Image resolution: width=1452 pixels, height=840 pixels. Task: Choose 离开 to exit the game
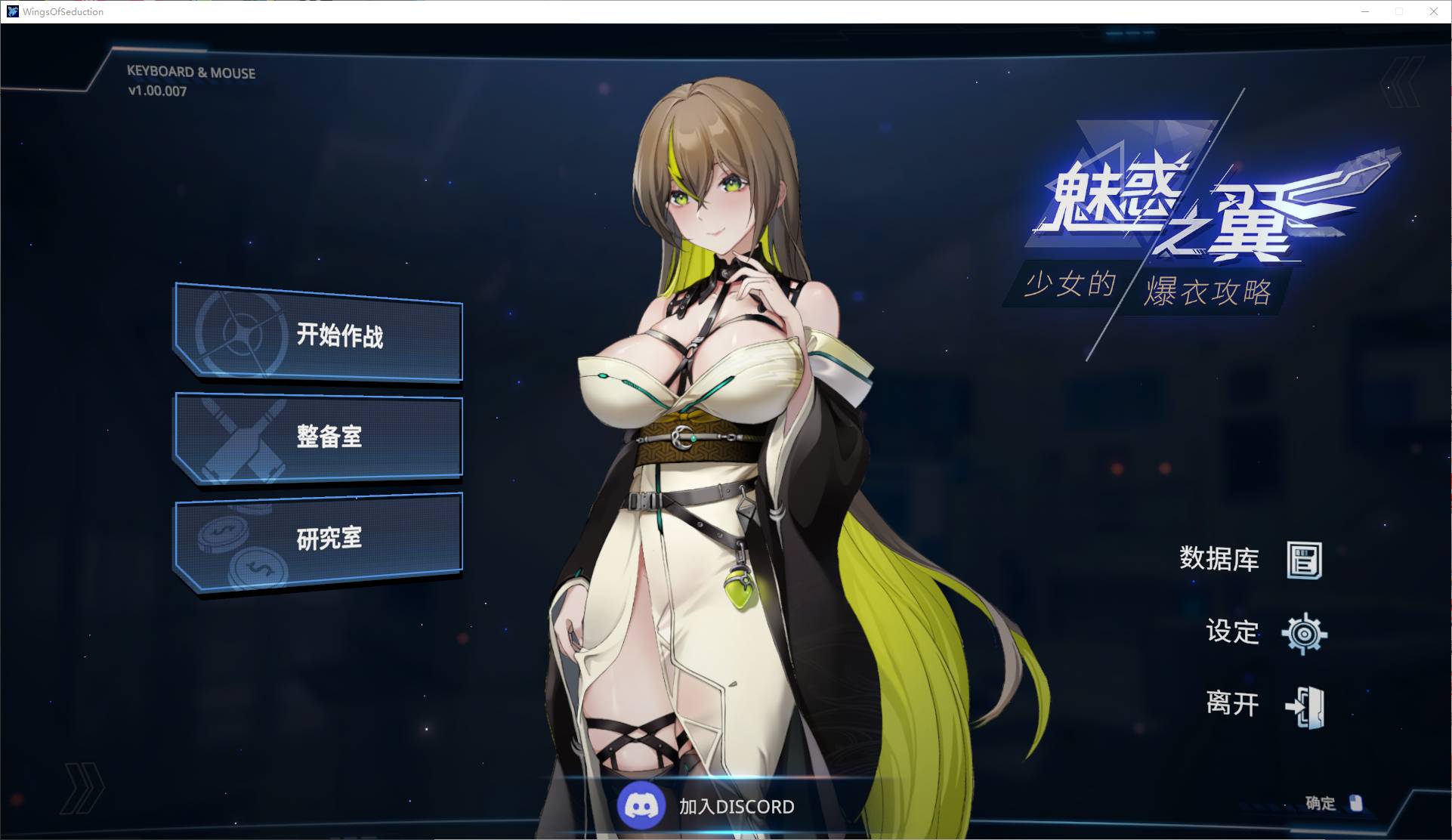(x=1265, y=705)
